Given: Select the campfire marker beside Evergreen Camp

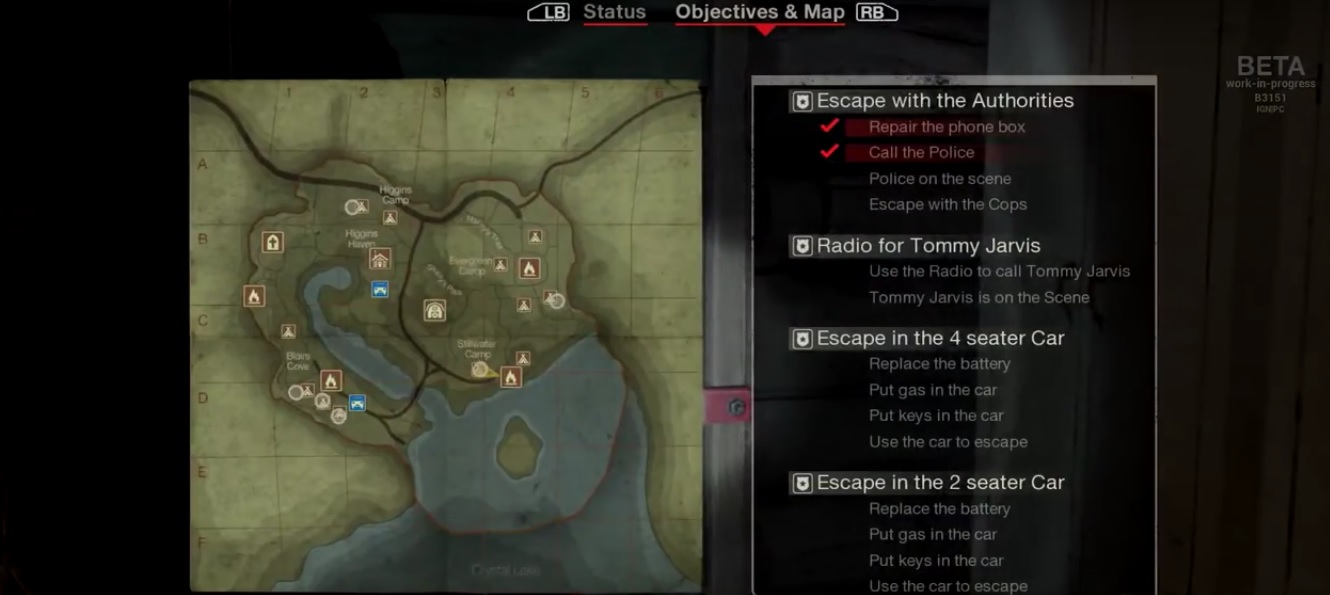Looking at the screenshot, I should tap(529, 268).
